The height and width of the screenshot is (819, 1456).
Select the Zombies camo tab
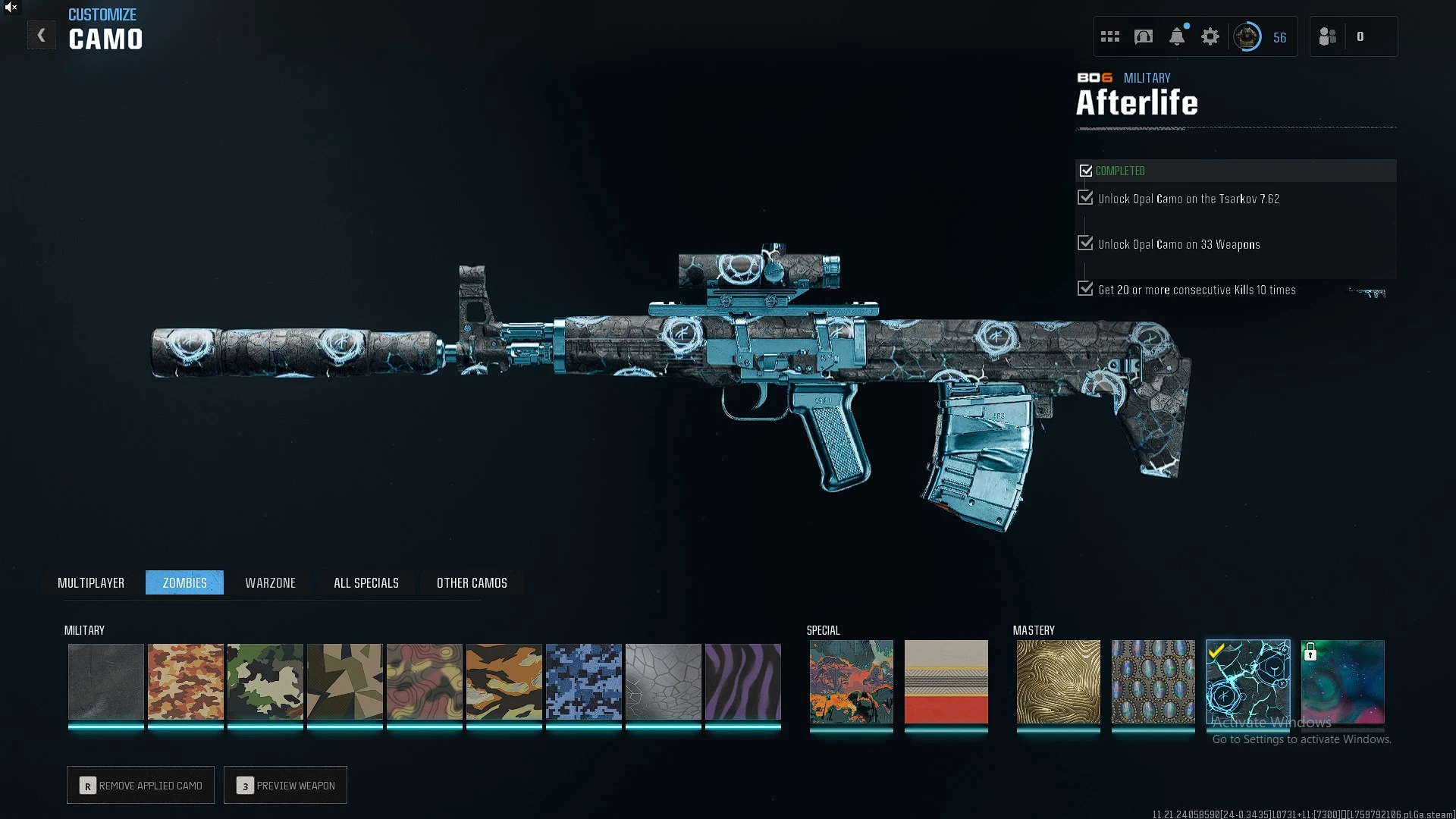click(184, 582)
